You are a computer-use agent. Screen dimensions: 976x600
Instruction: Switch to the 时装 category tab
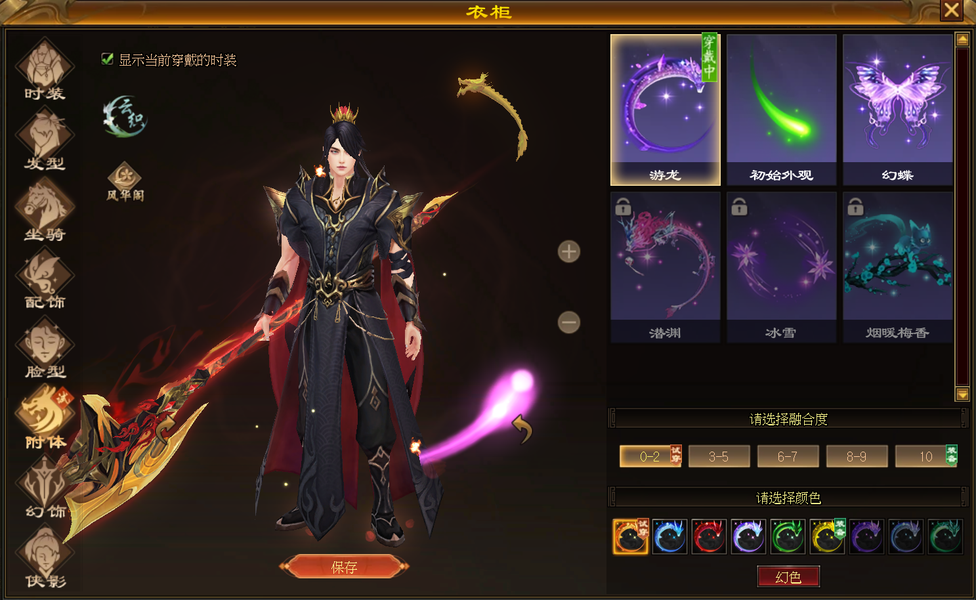click(44, 68)
